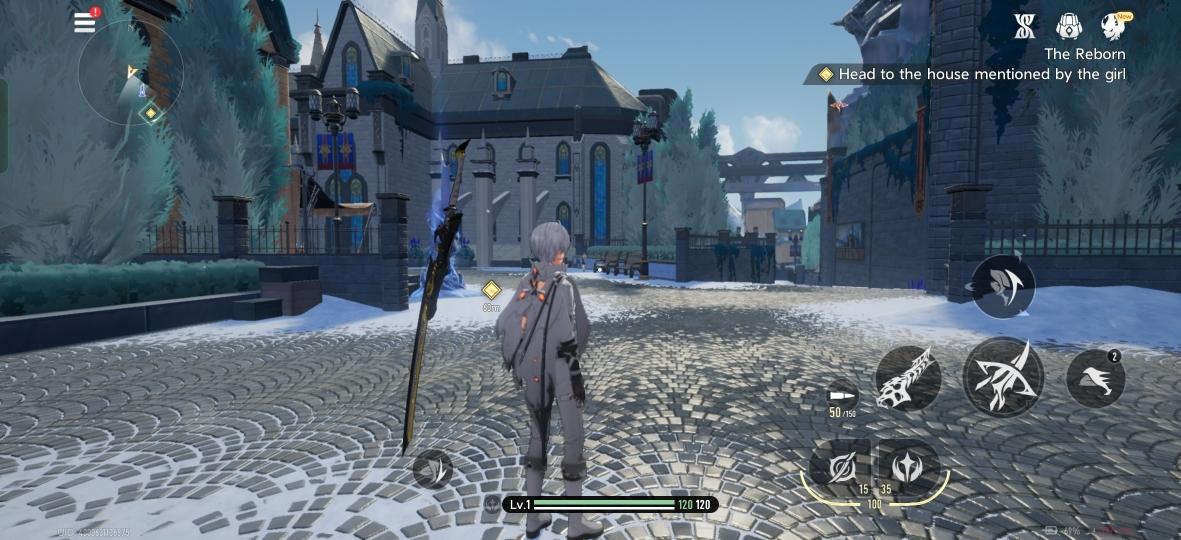1181x540 pixels.
Task: Tap the jump button above the attack
Action: point(1003,286)
